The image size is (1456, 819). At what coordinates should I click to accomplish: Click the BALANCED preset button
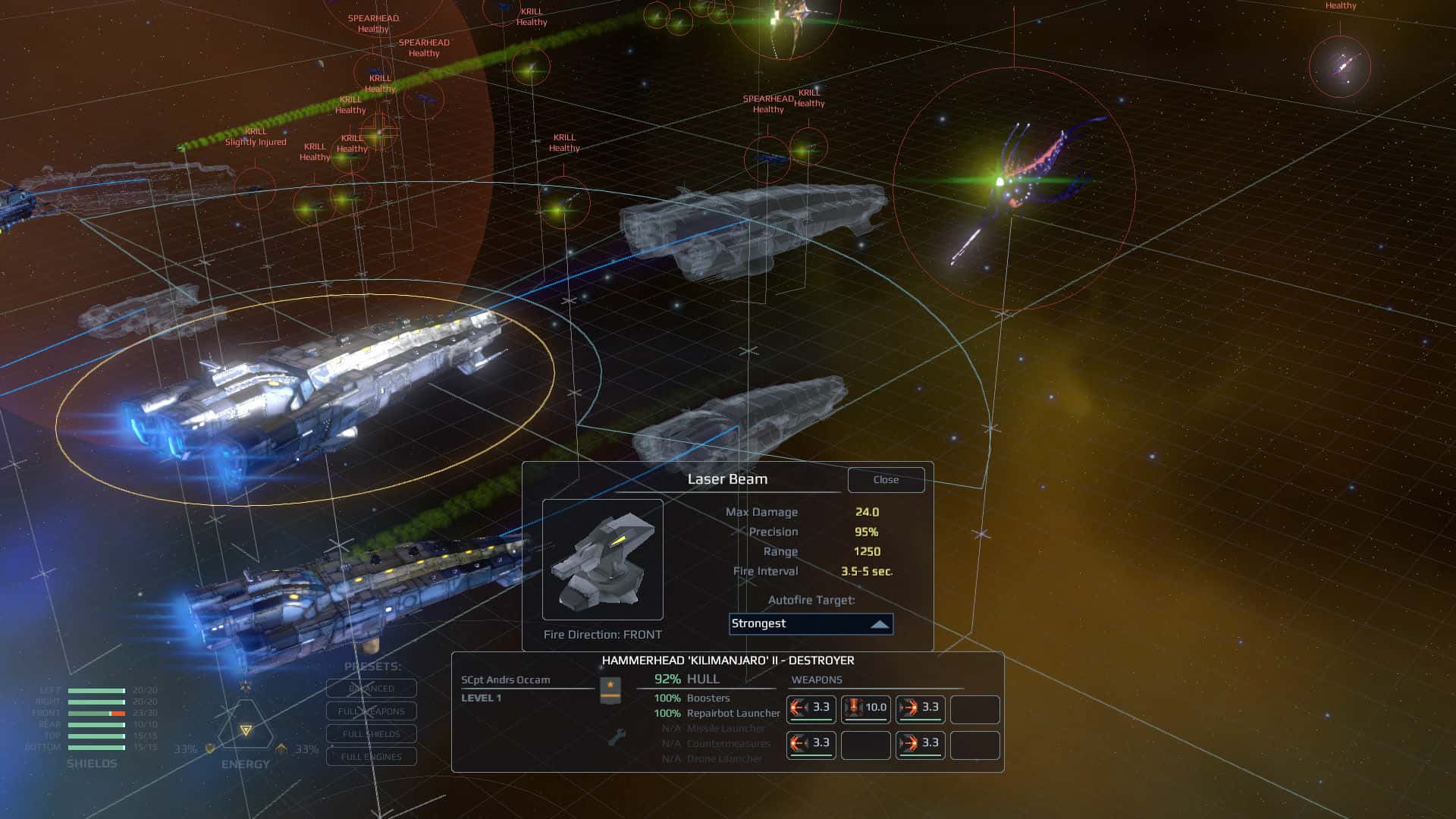point(371,688)
